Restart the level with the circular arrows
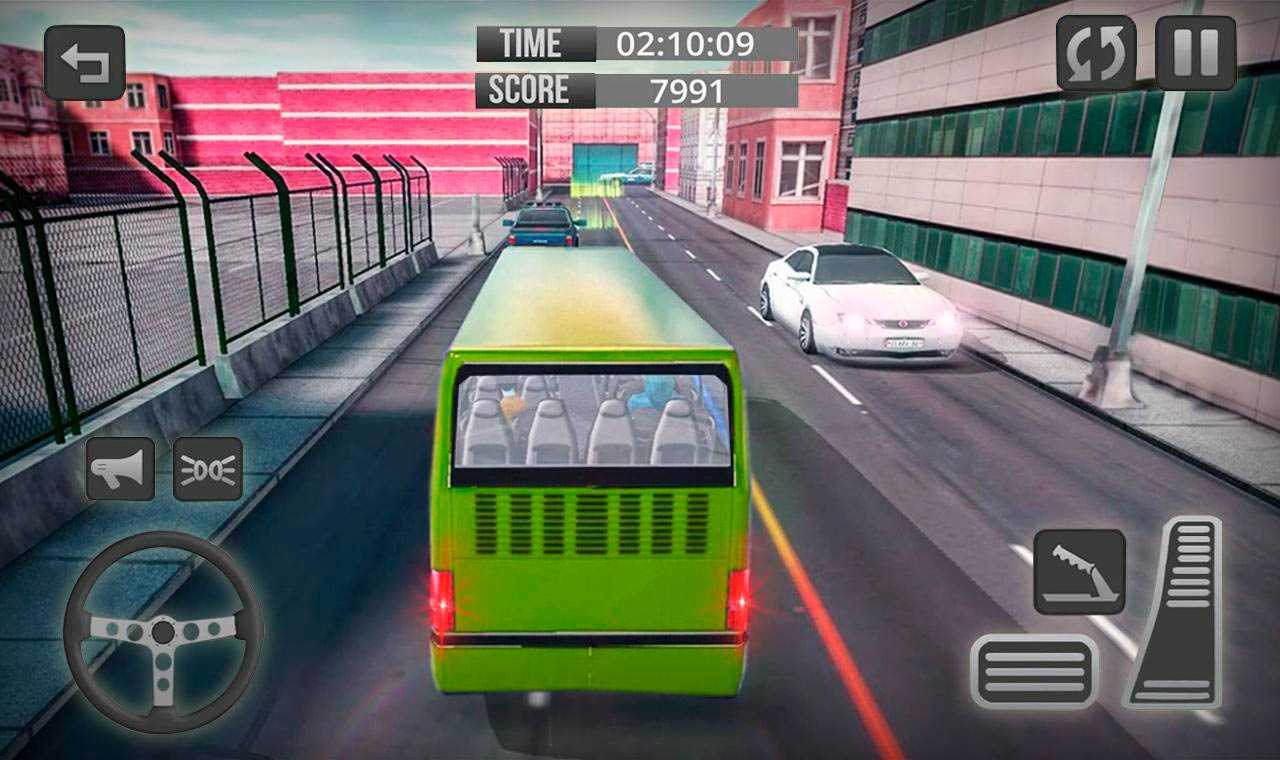The height and width of the screenshot is (760, 1280). pyautogui.click(x=1095, y=53)
